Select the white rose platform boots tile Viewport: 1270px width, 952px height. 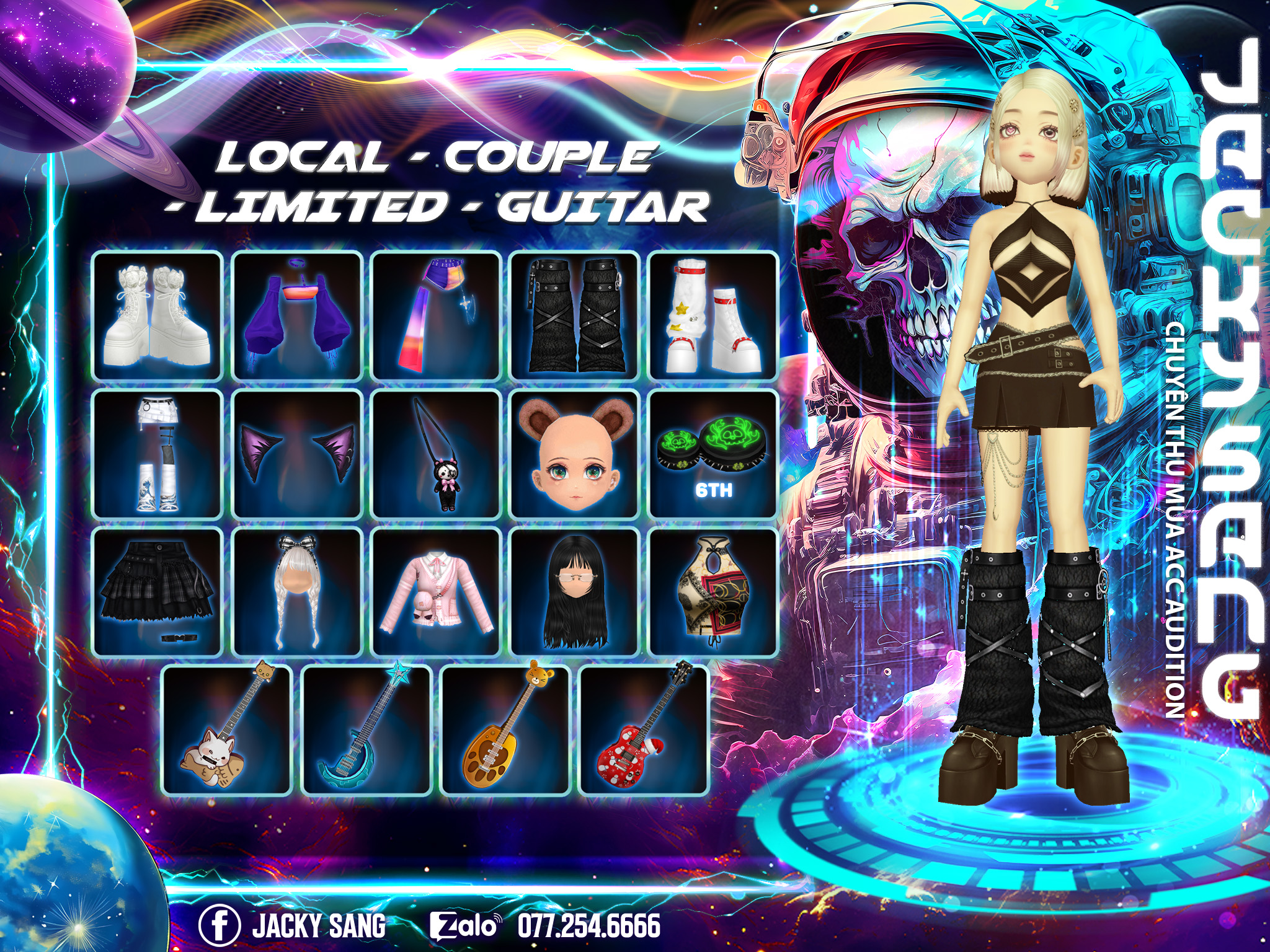click(158, 315)
